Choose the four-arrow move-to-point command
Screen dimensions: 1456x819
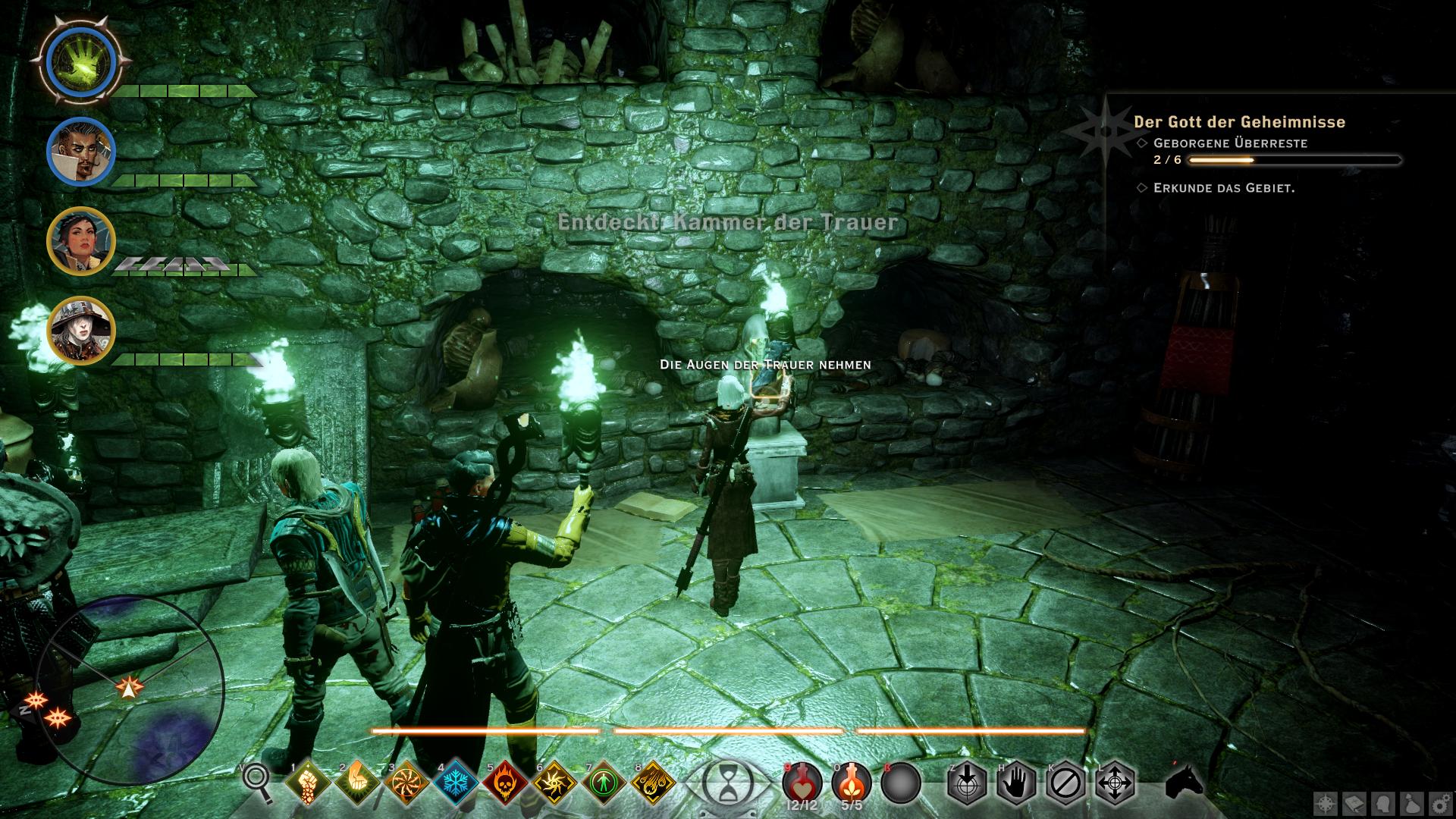point(1115,783)
